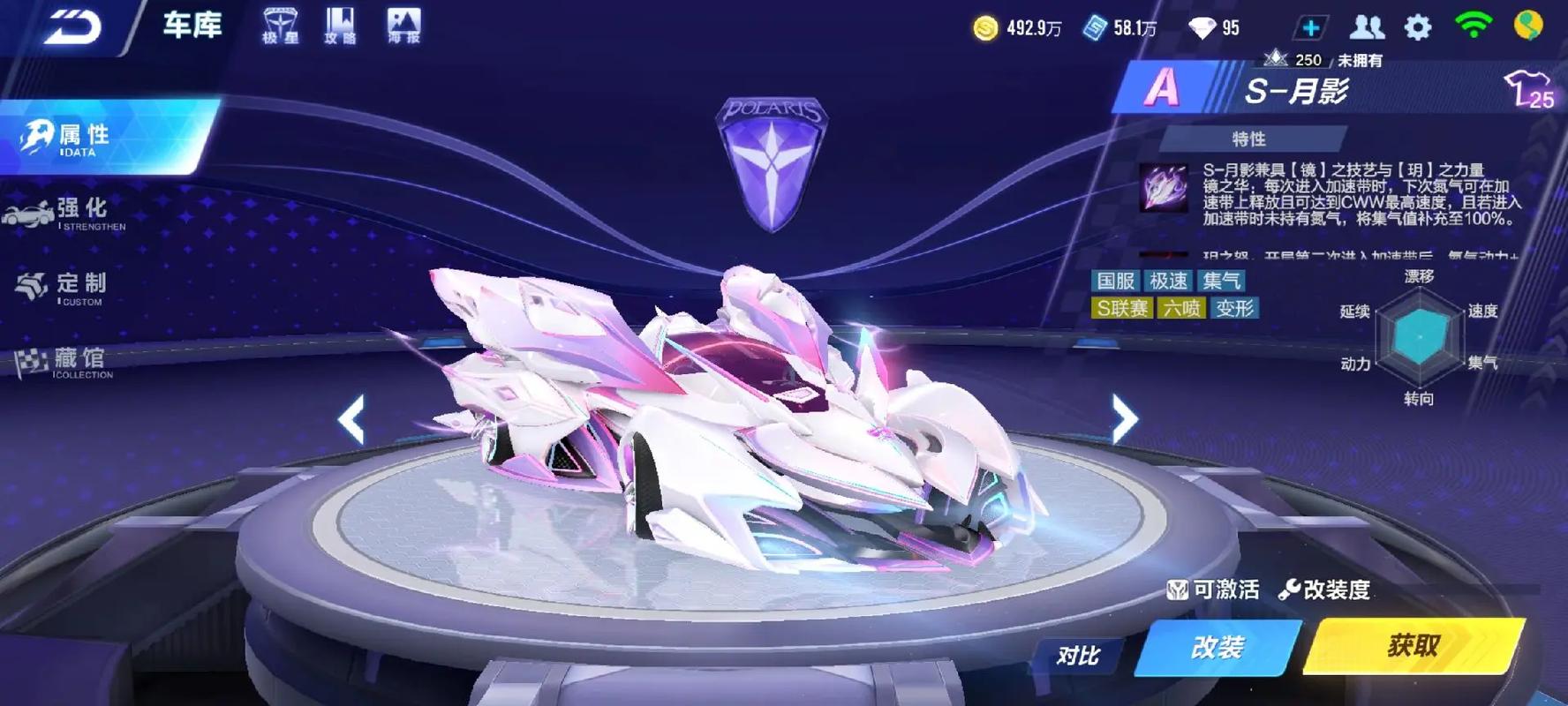The image size is (1568, 706).
Task: Click the 获取 obtain button
Action: [x=1414, y=646]
